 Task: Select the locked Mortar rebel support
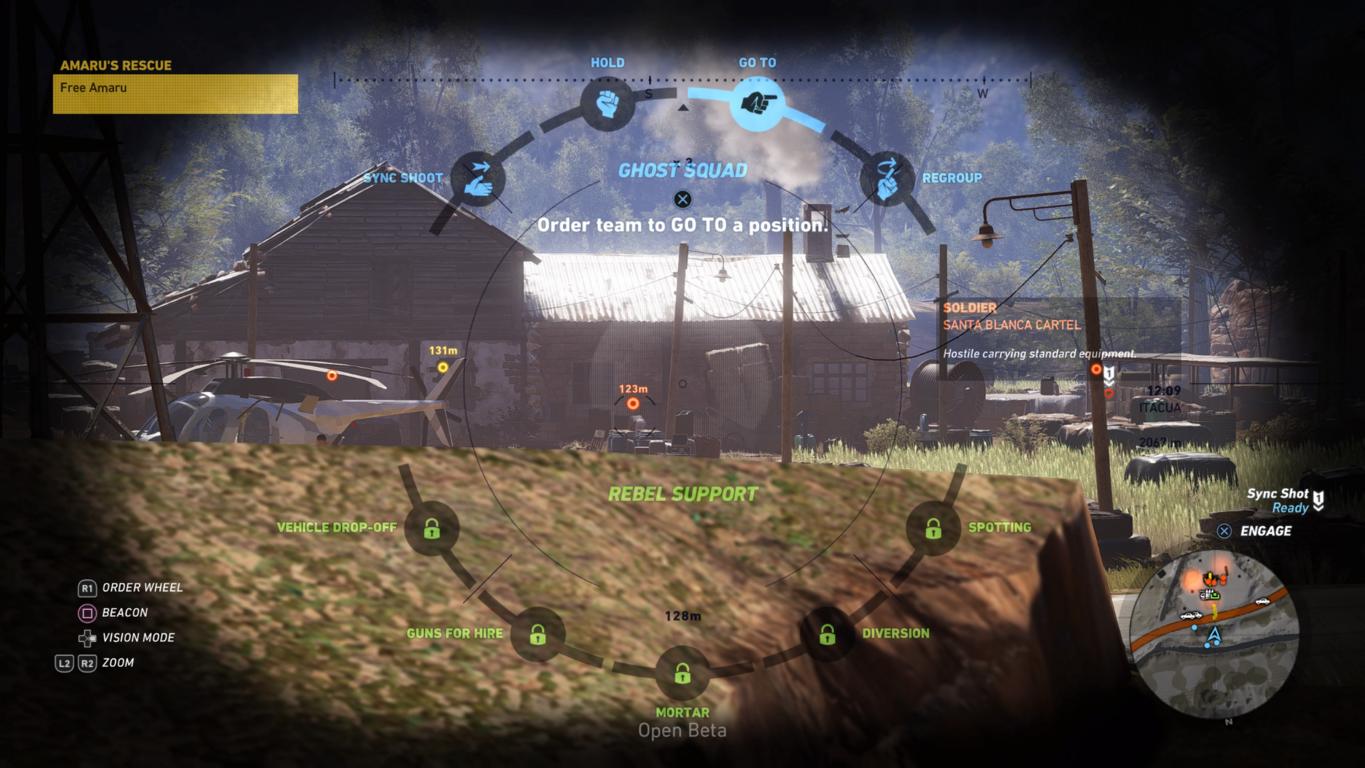tap(682, 673)
